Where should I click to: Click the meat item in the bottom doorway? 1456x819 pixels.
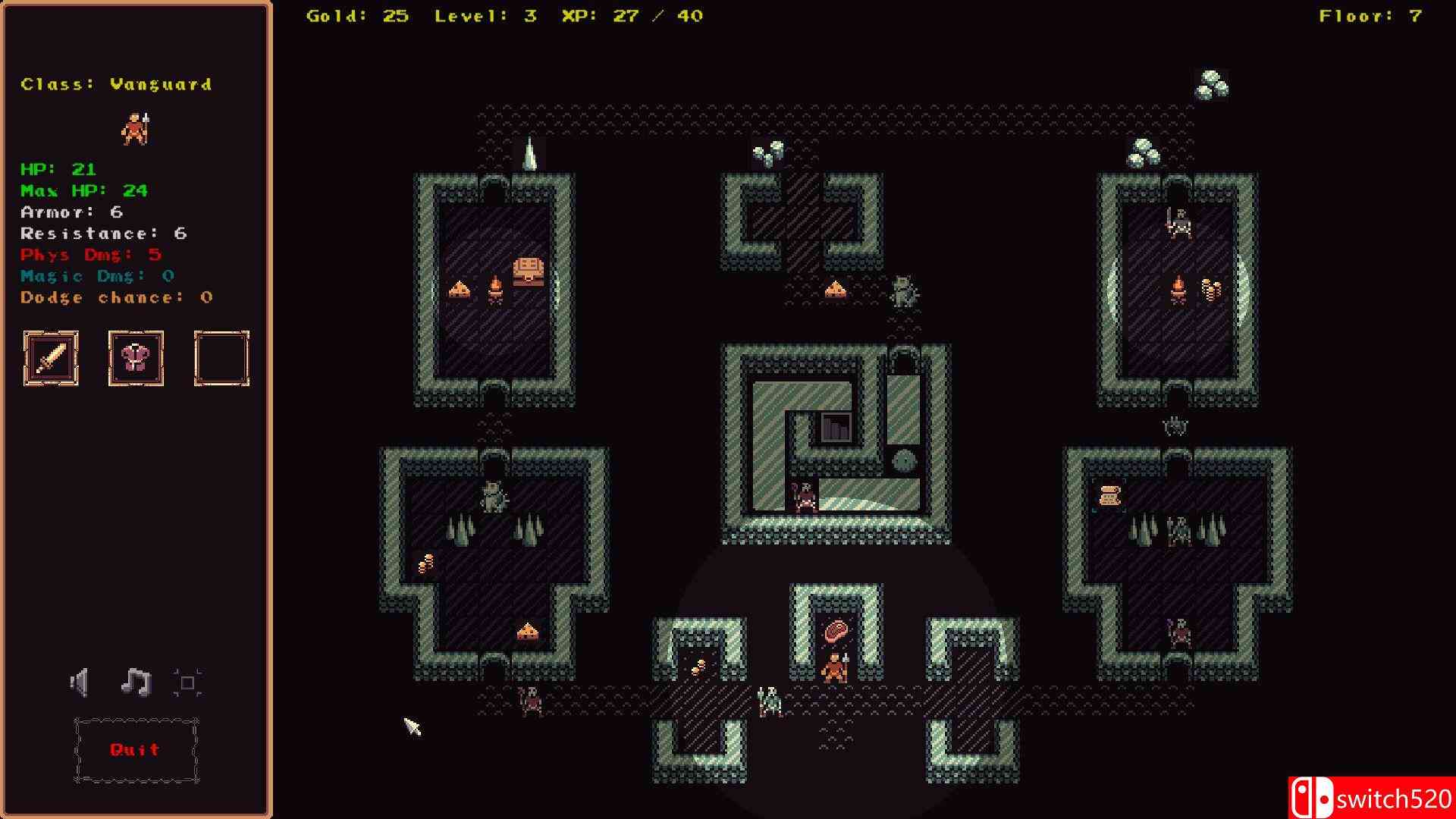(x=836, y=629)
